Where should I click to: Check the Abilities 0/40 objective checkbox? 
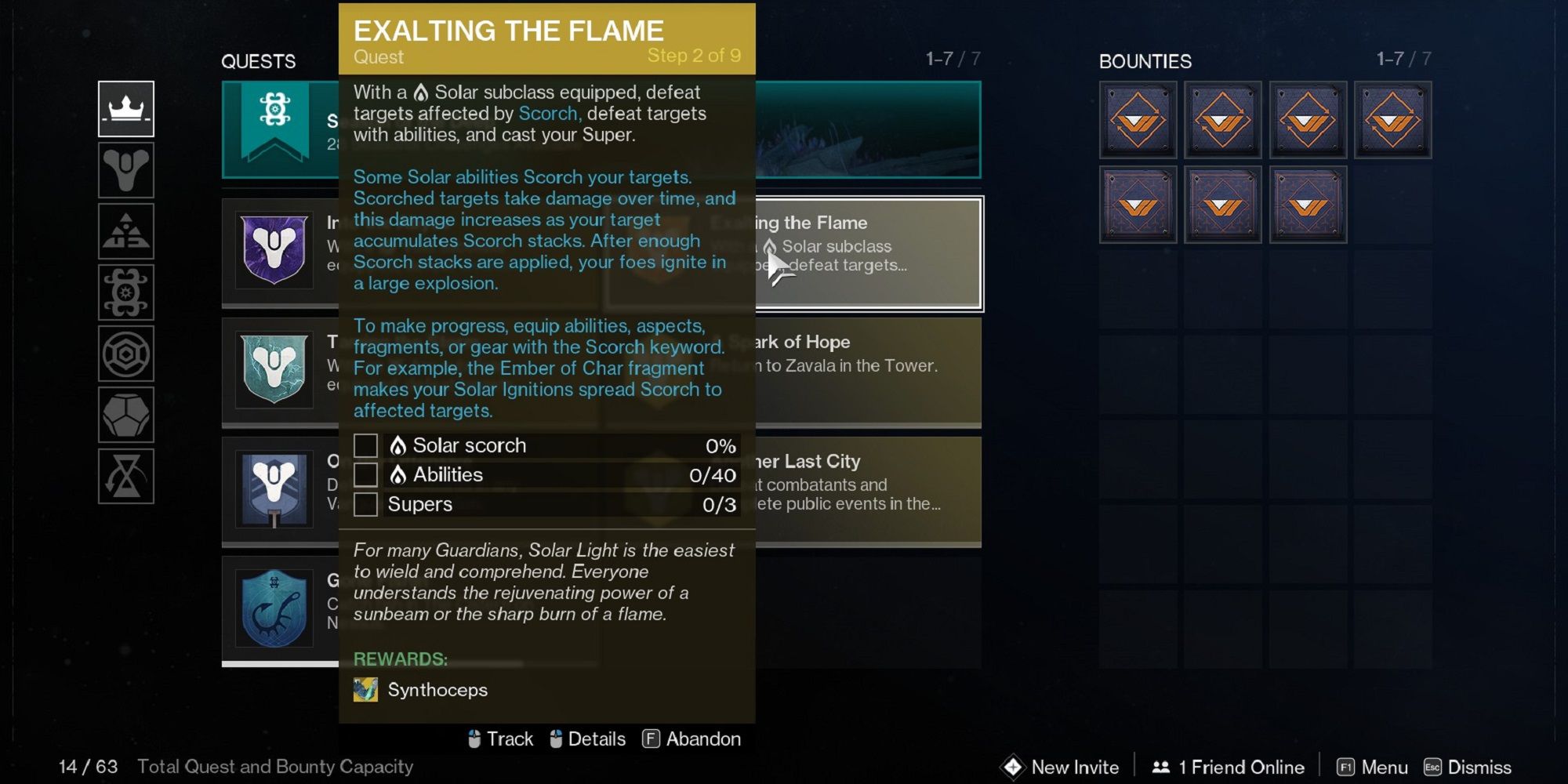(x=365, y=474)
